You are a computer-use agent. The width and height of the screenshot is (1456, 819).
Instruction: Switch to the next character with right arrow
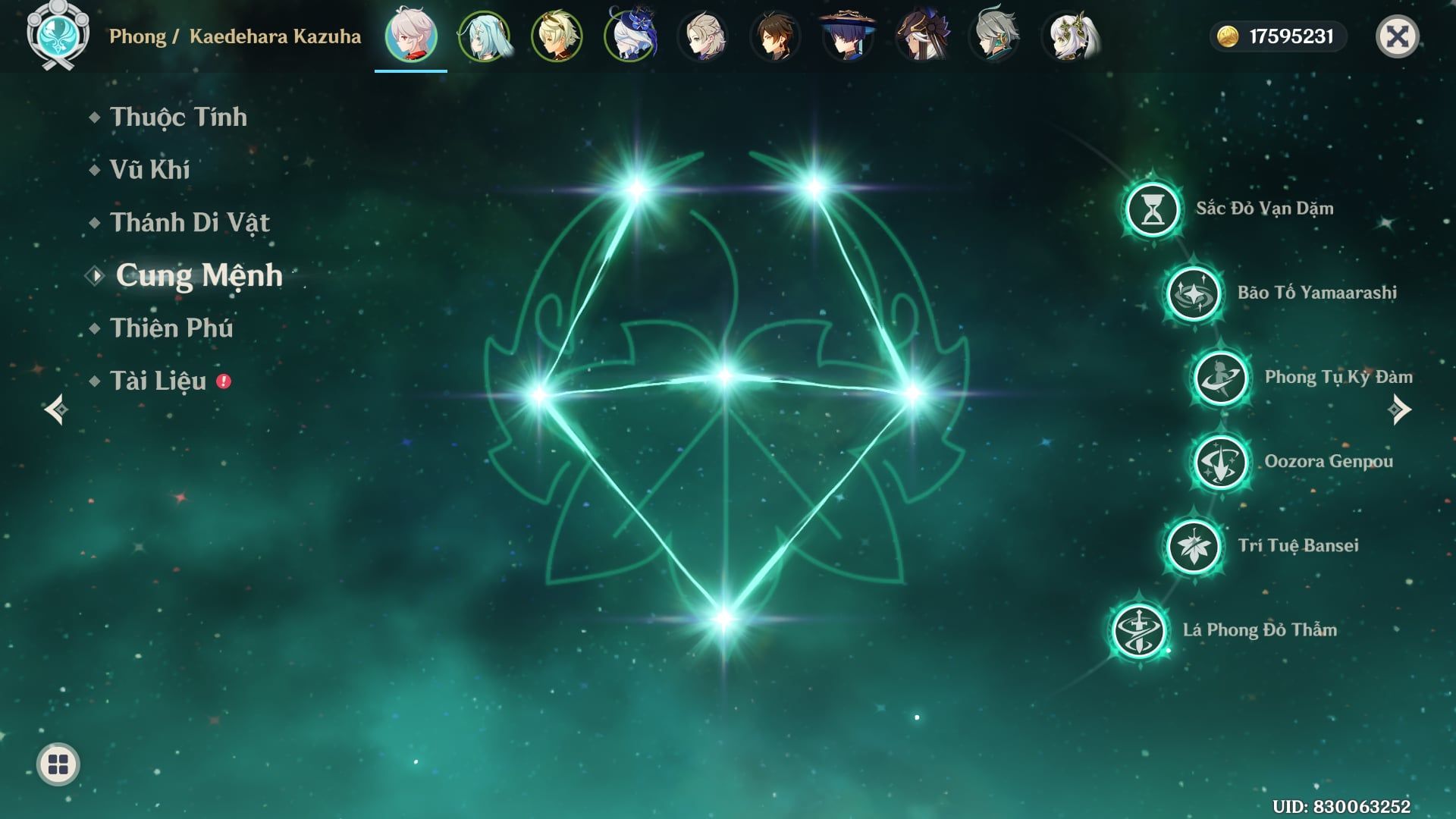click(1399, 409)
